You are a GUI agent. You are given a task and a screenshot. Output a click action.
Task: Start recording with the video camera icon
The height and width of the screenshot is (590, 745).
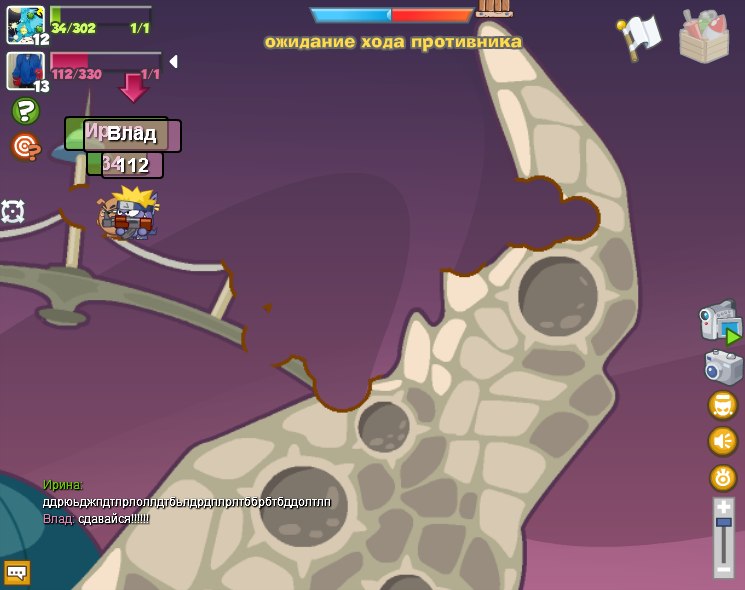(720, 322)
